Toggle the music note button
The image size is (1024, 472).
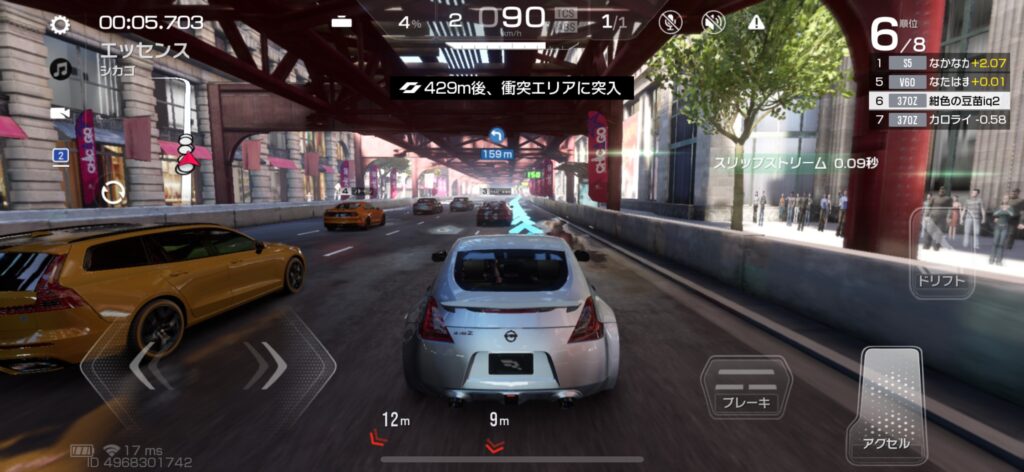pyautogui.click(x=60, y=69)
